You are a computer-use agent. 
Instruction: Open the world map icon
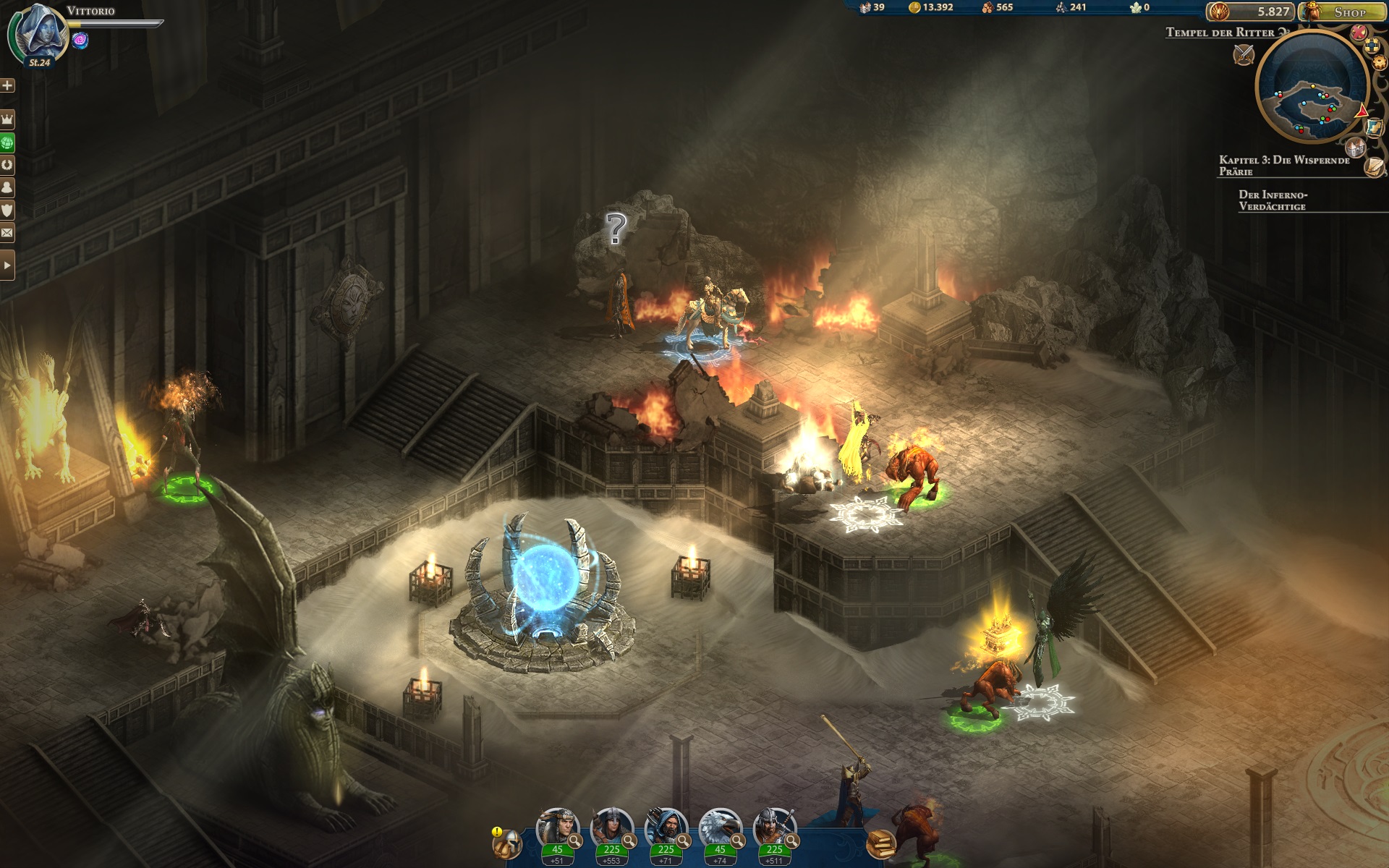tap(1374, 127)
